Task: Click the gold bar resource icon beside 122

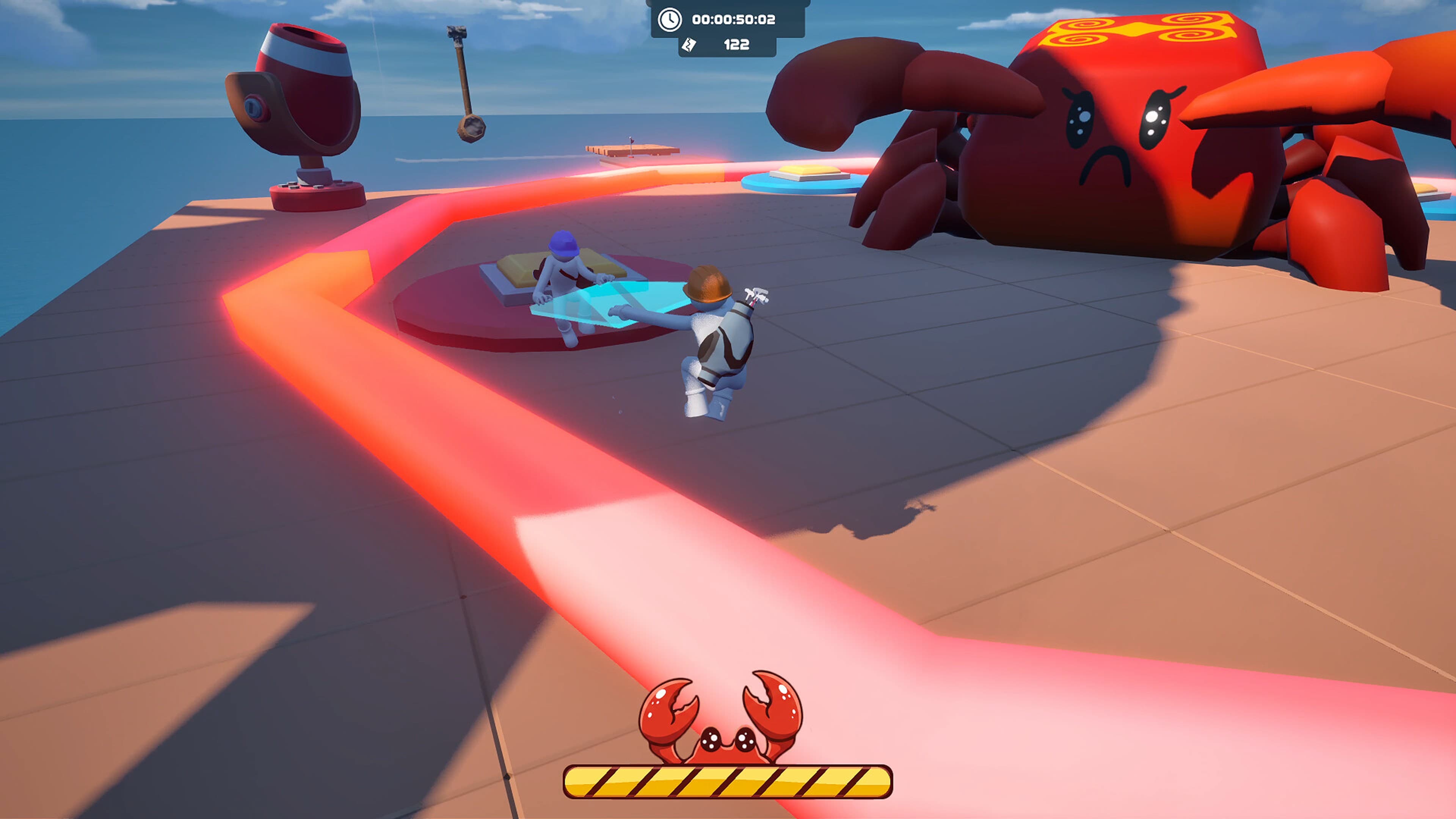Action: [x=689, y=44]
